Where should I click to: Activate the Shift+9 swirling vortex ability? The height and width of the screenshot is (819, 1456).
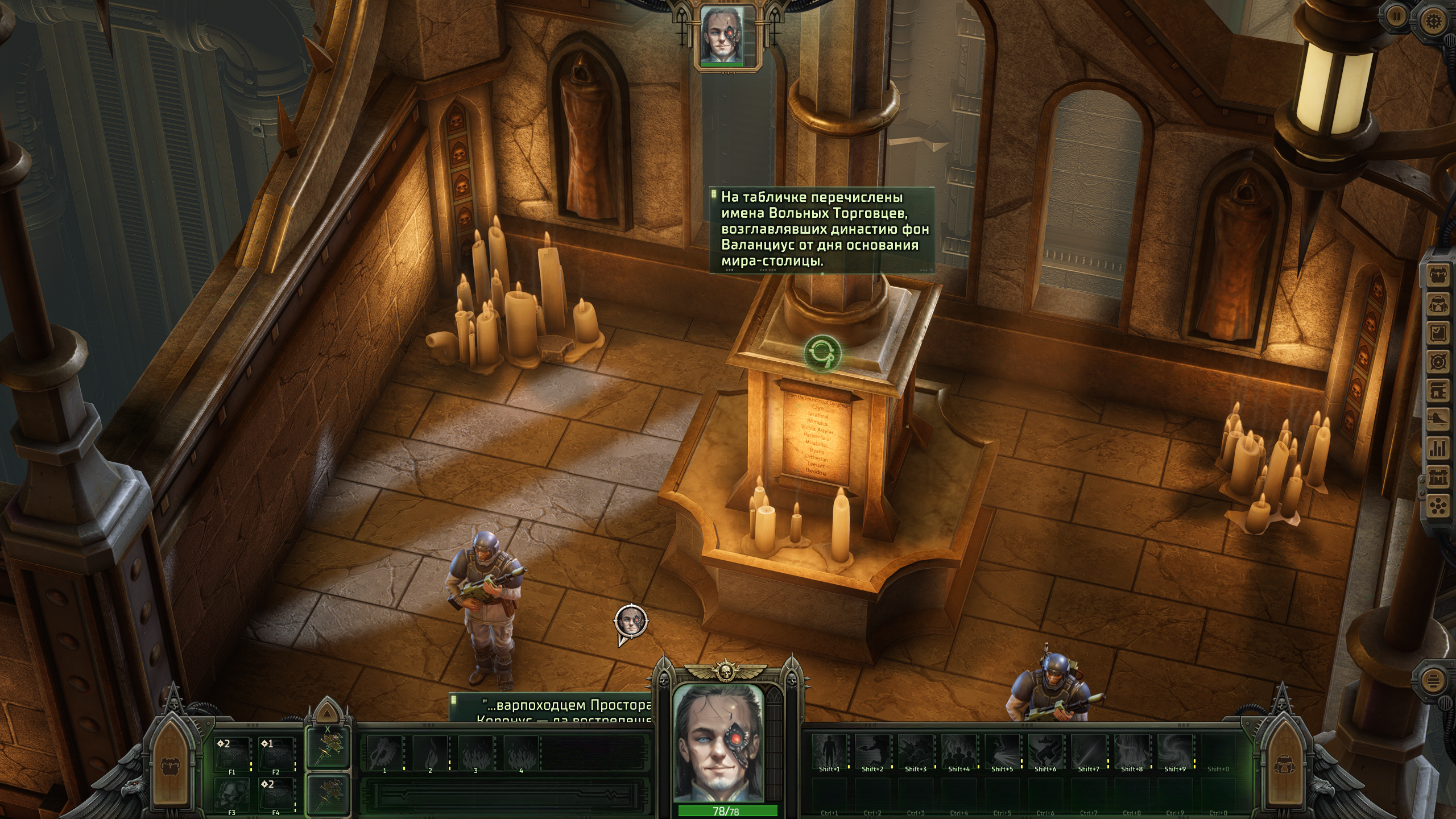[x=1175, y=751]
